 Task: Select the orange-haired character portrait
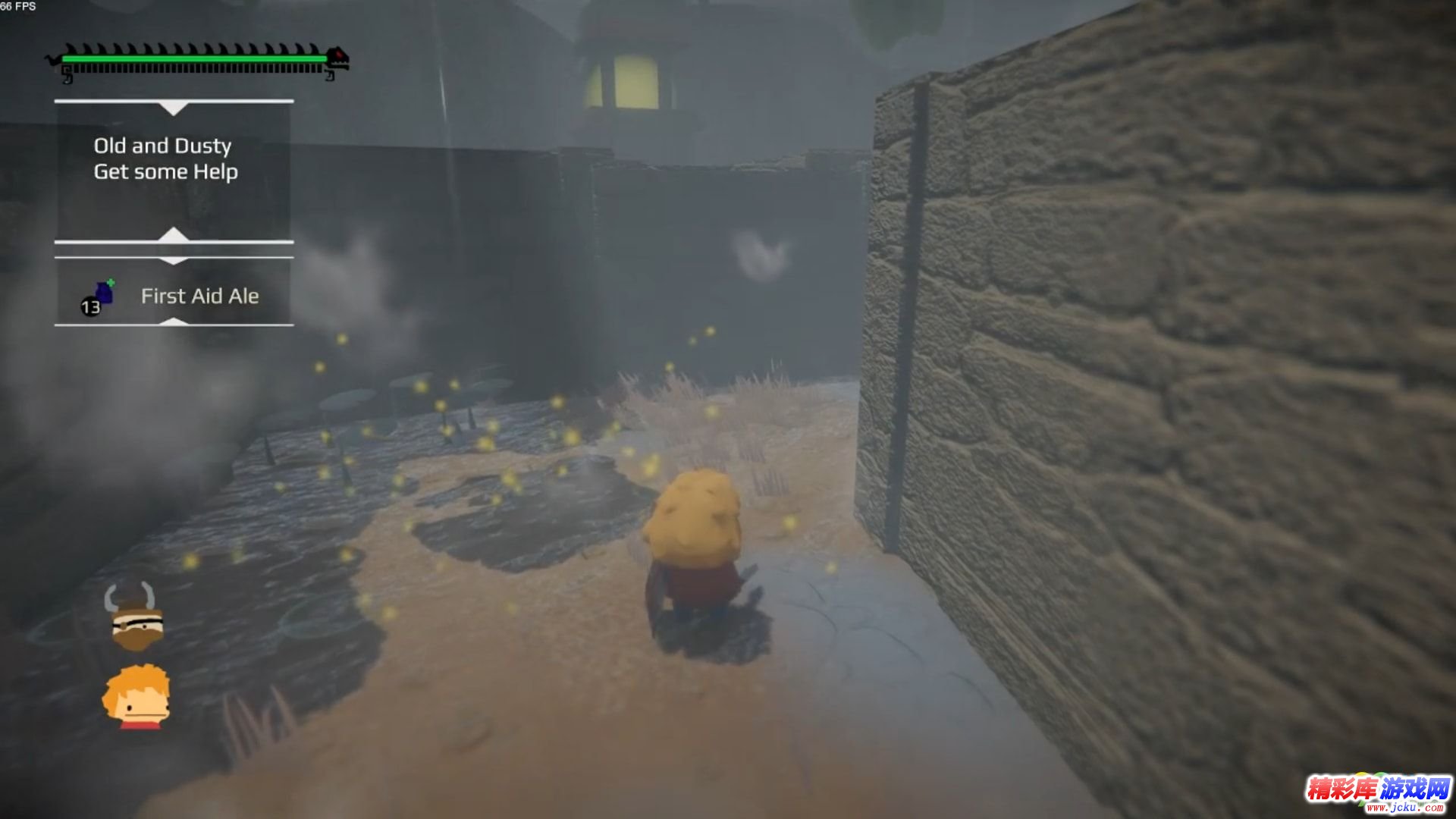[x=137, y=697]
